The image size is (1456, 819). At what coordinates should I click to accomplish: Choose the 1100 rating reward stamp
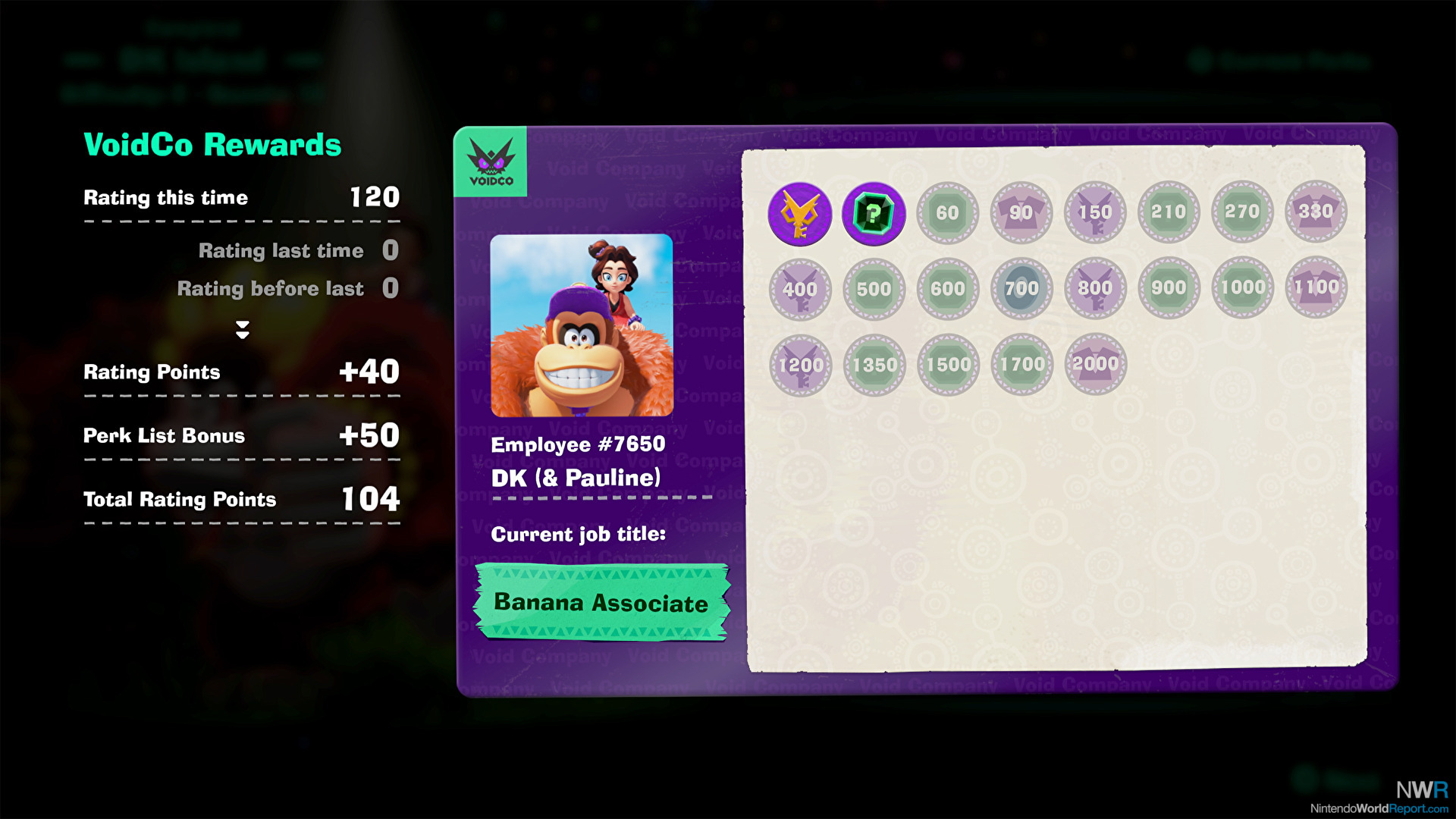(x=1316, y=287)
